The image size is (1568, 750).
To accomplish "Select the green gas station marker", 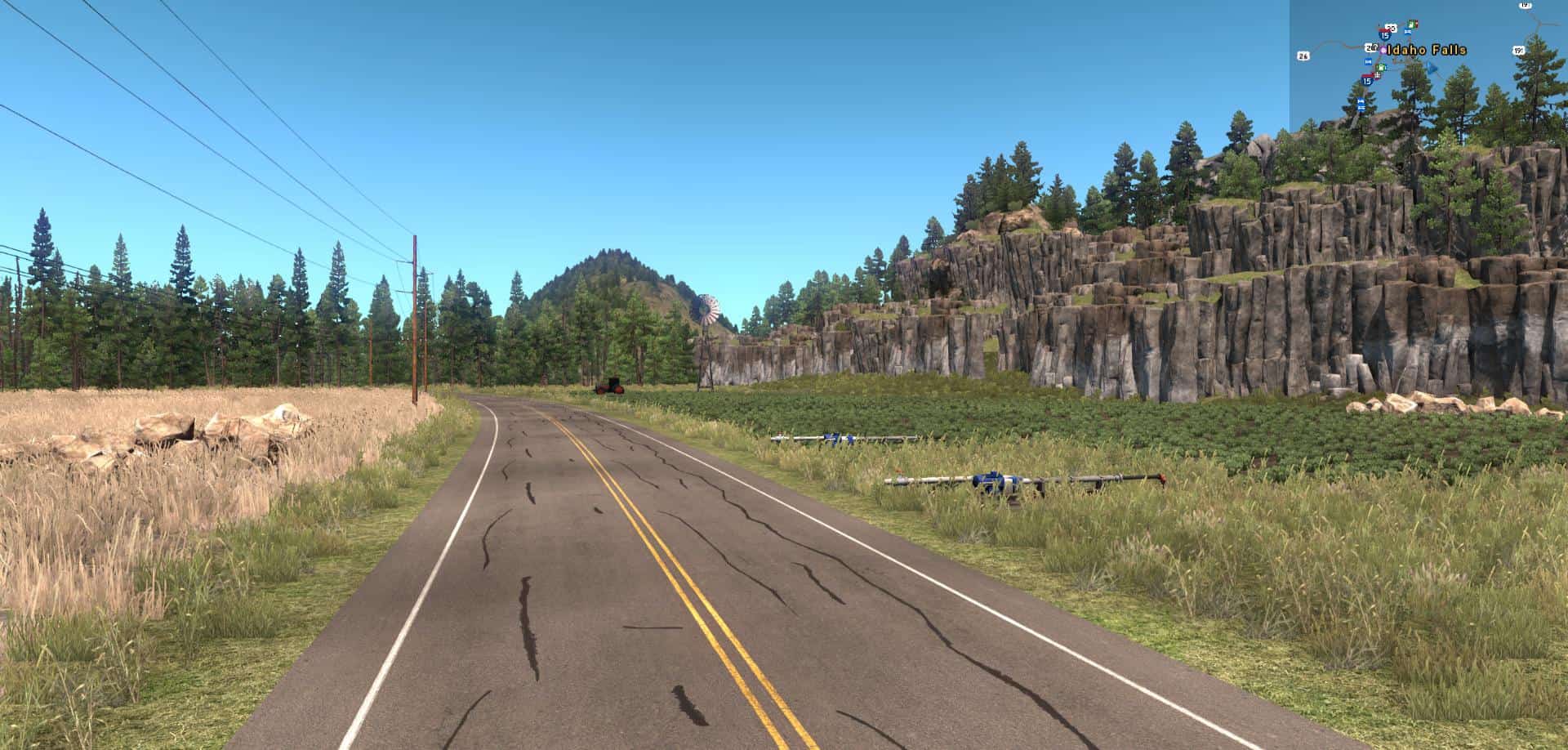I will (x=1380, y=69).
